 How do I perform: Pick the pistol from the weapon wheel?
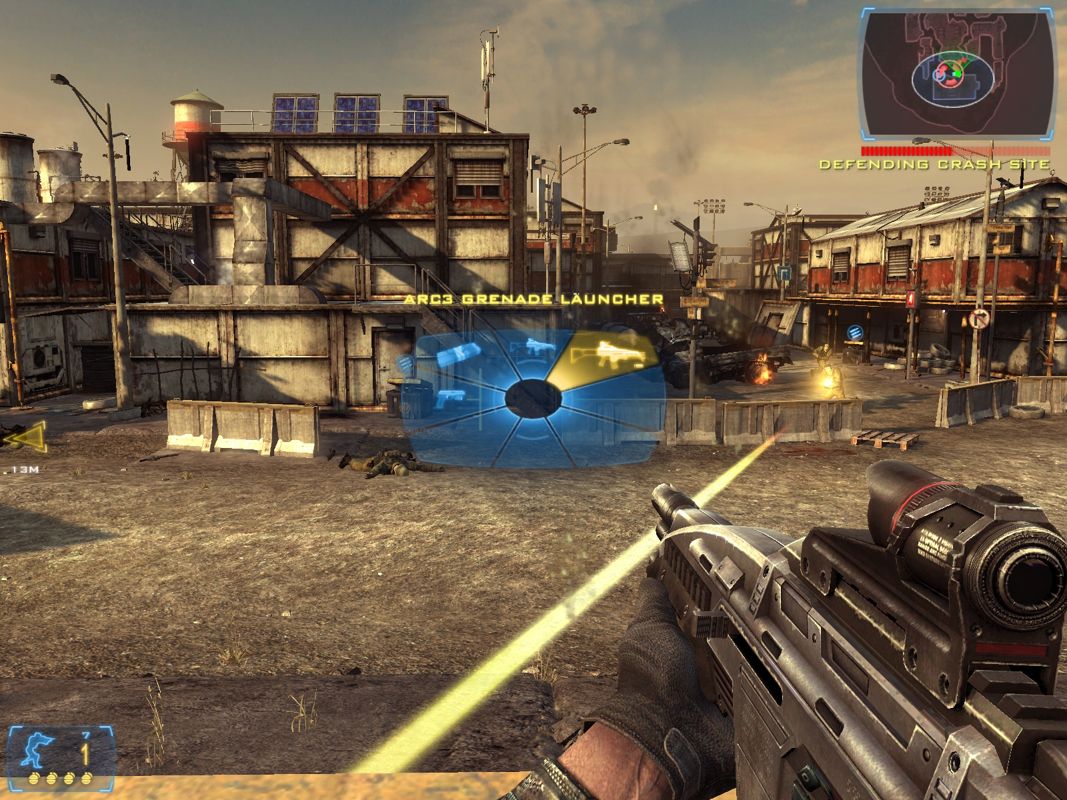click(x=450, y=398)
